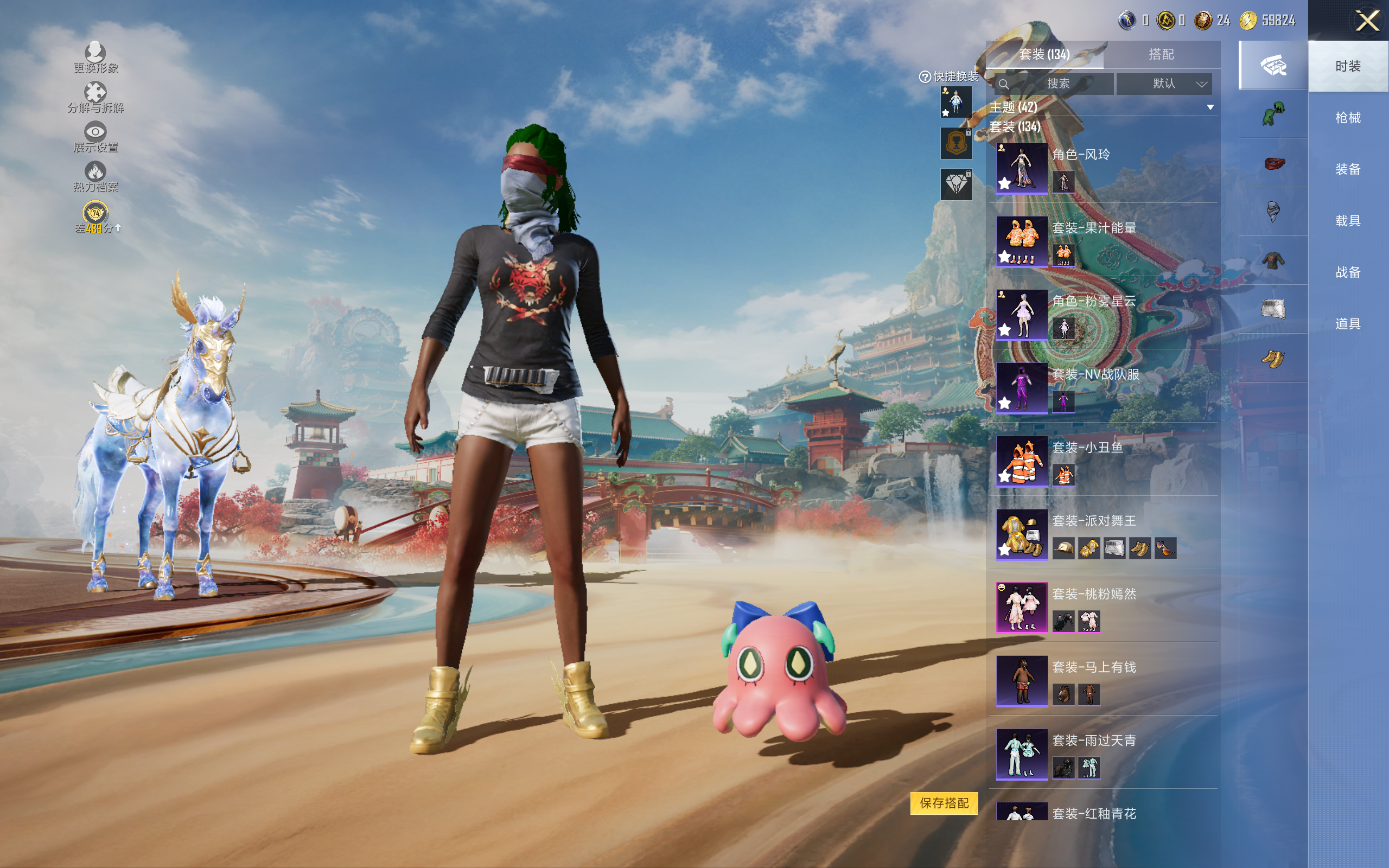
Task: Open 展示设置 display settings
Action: (95, 137)
